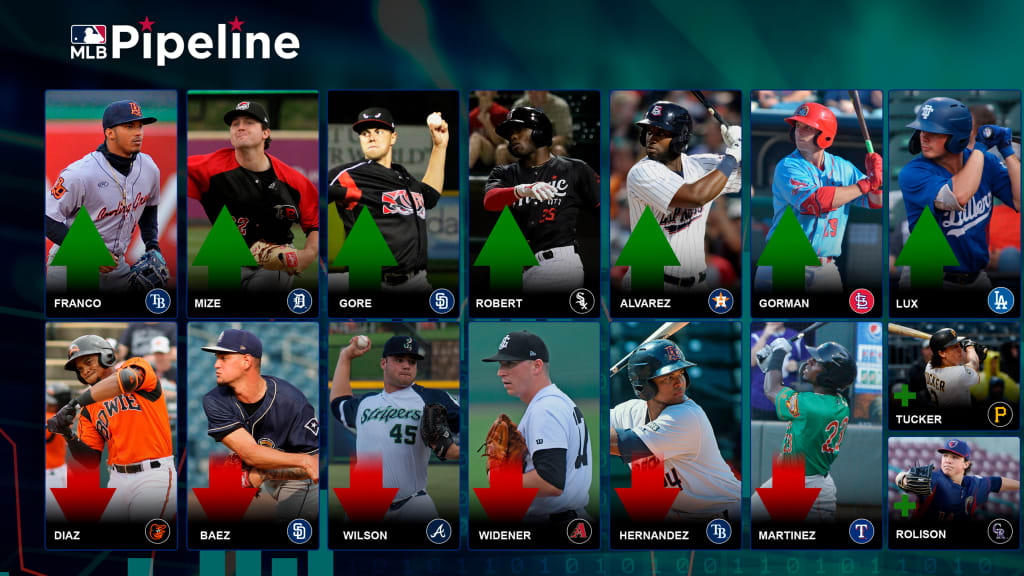
Task: Select the Franco prospect card
Action: click(111, 204)
